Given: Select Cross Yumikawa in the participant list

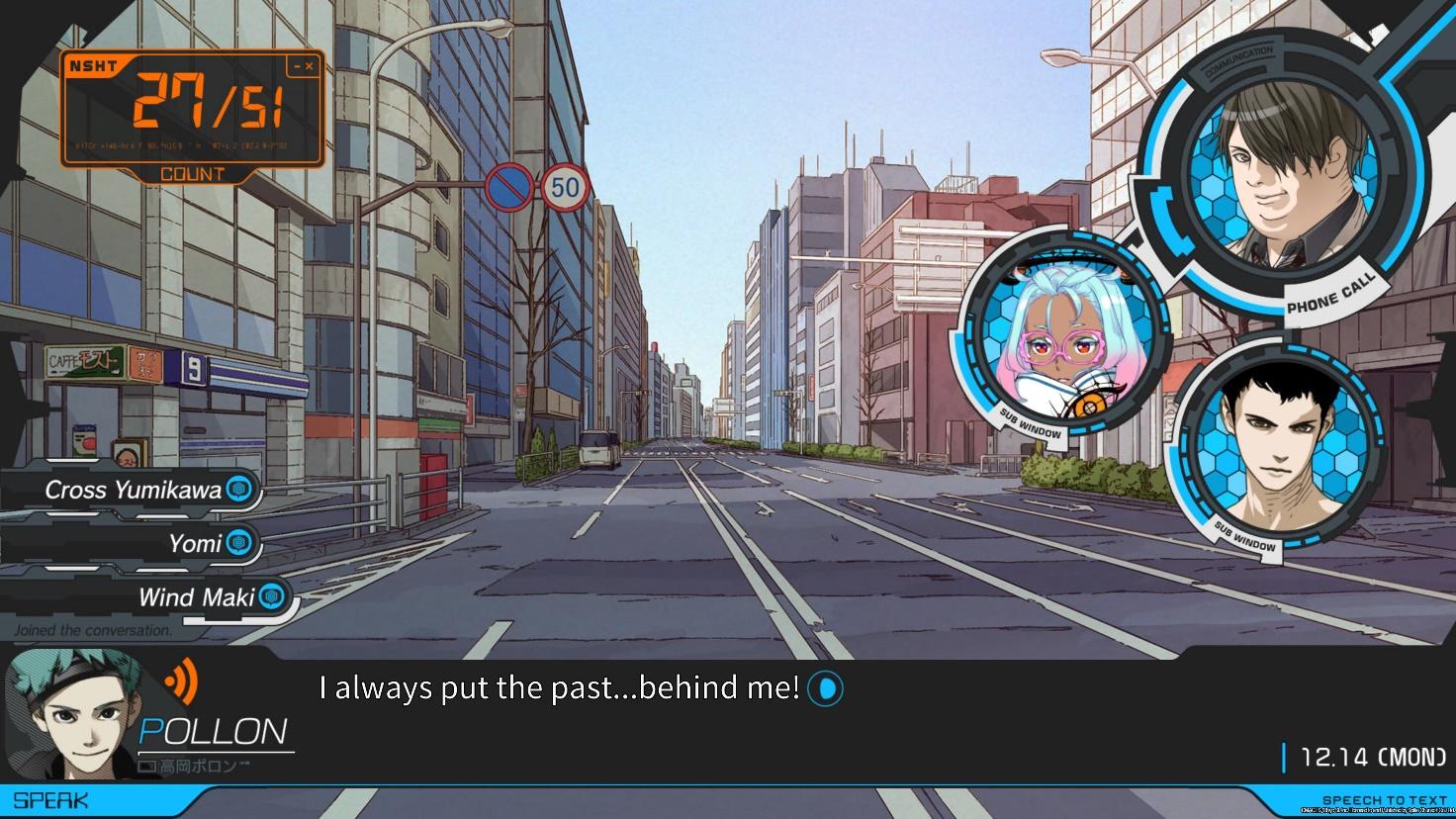Looking at the screenshot, I should pyautogui.click(x=134, y=490).
